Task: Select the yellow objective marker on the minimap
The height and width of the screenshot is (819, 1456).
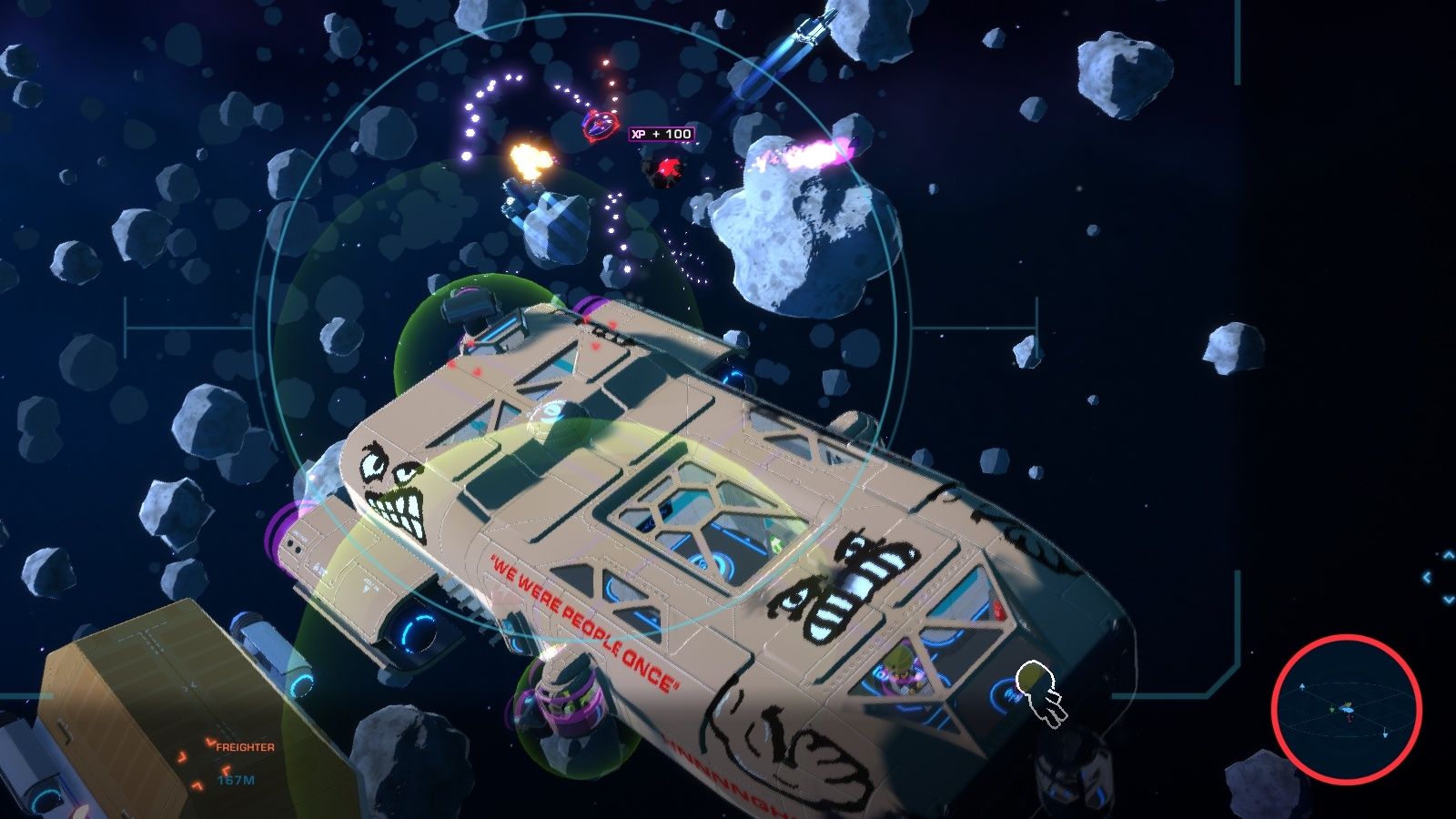Action: click(x=1348, y=704)
